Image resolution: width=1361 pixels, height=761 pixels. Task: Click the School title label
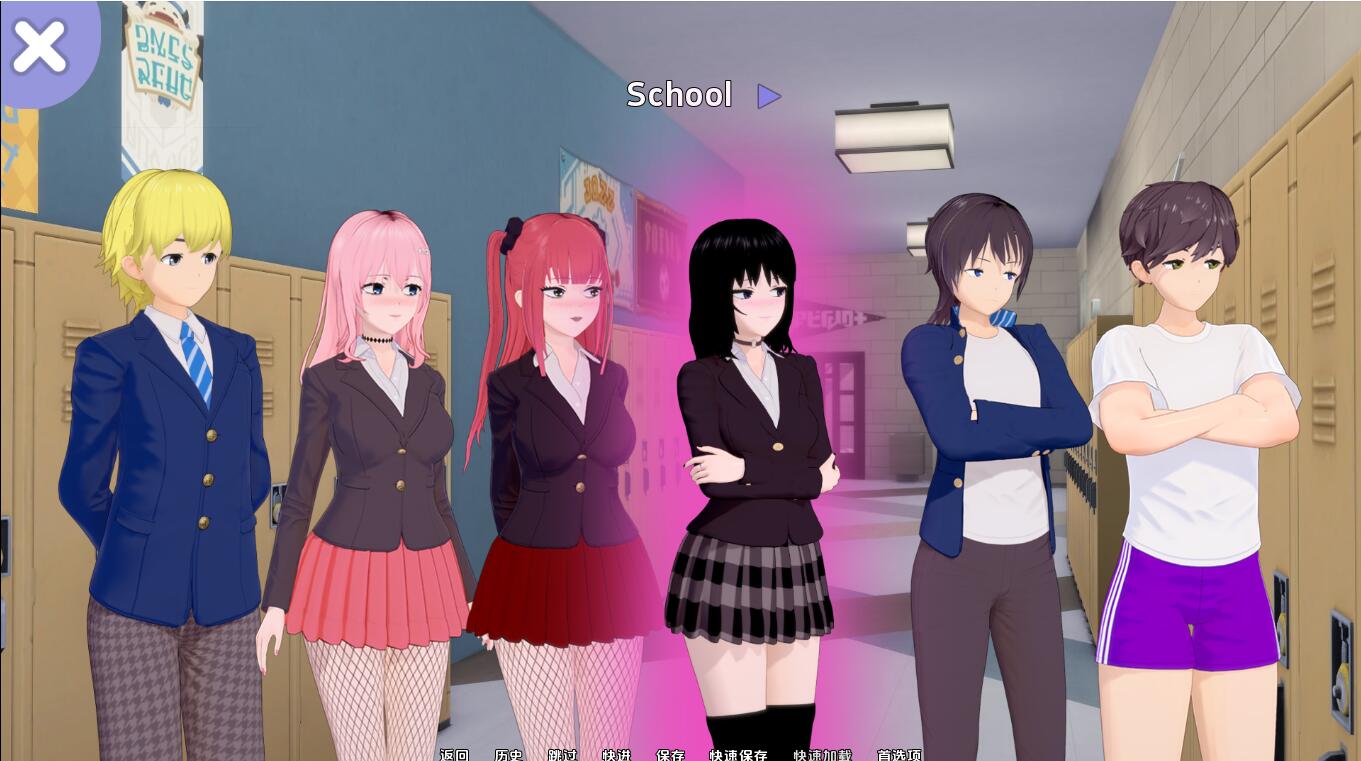click(x=679, y=95)
